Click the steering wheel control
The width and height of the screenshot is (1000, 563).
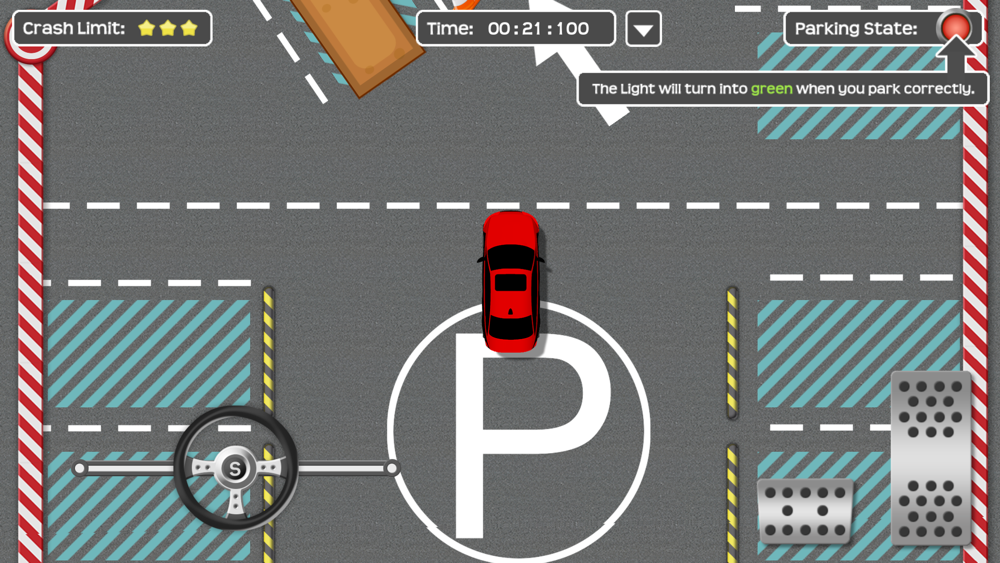tap(235, 468)
